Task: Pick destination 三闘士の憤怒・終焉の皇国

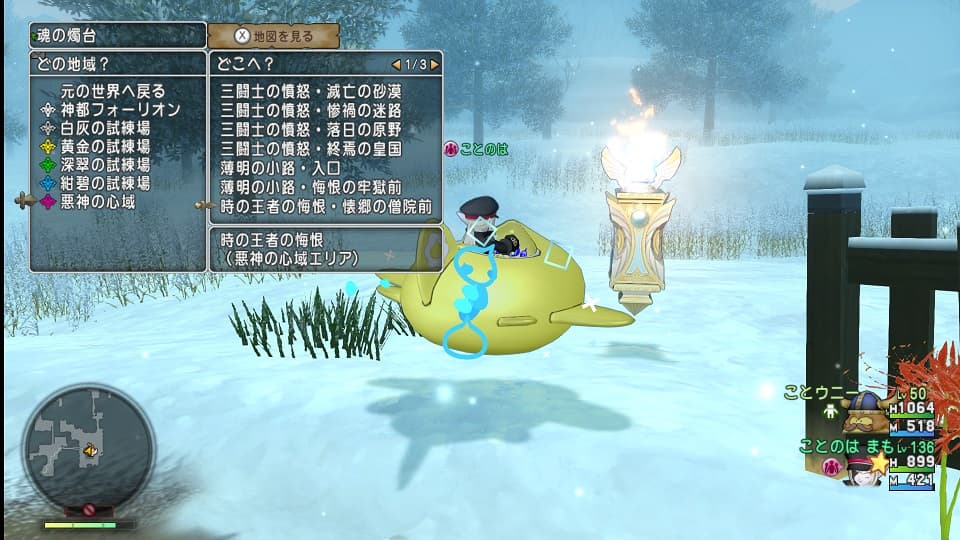Action: pyautogui.click(x=311, y=148)
